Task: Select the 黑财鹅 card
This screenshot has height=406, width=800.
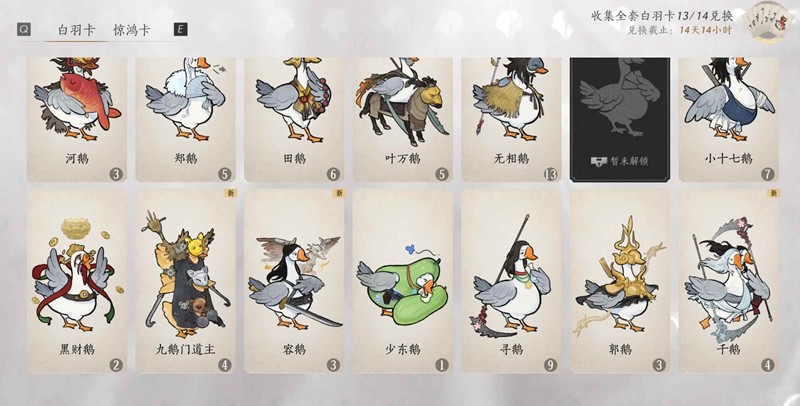Action: [76, 280]
